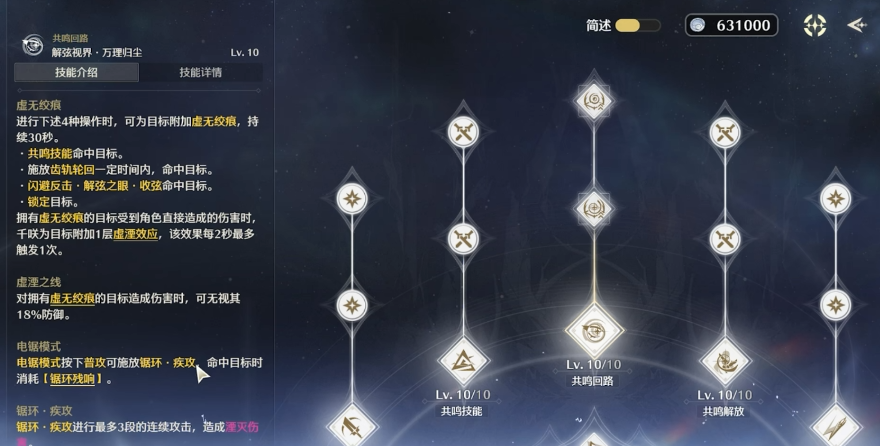Pick the node directly above 共鸣回路

[x=595, y=209]
